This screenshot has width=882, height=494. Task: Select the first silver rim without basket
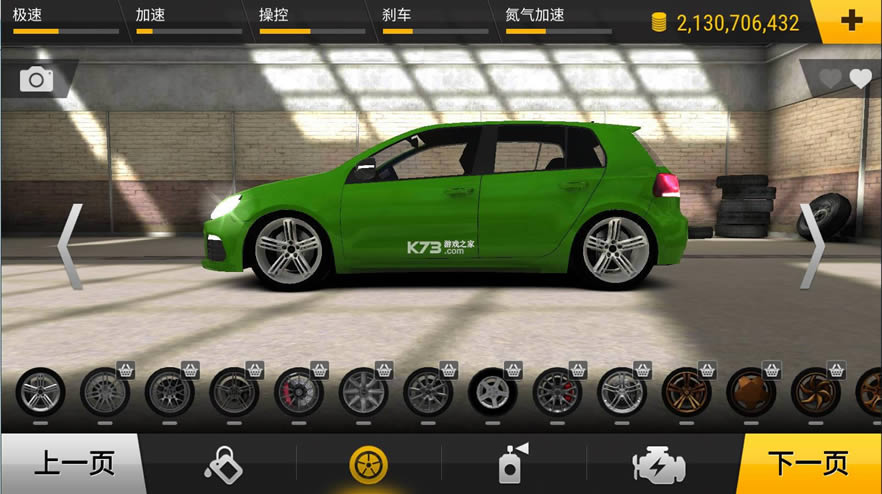(40, 392)
